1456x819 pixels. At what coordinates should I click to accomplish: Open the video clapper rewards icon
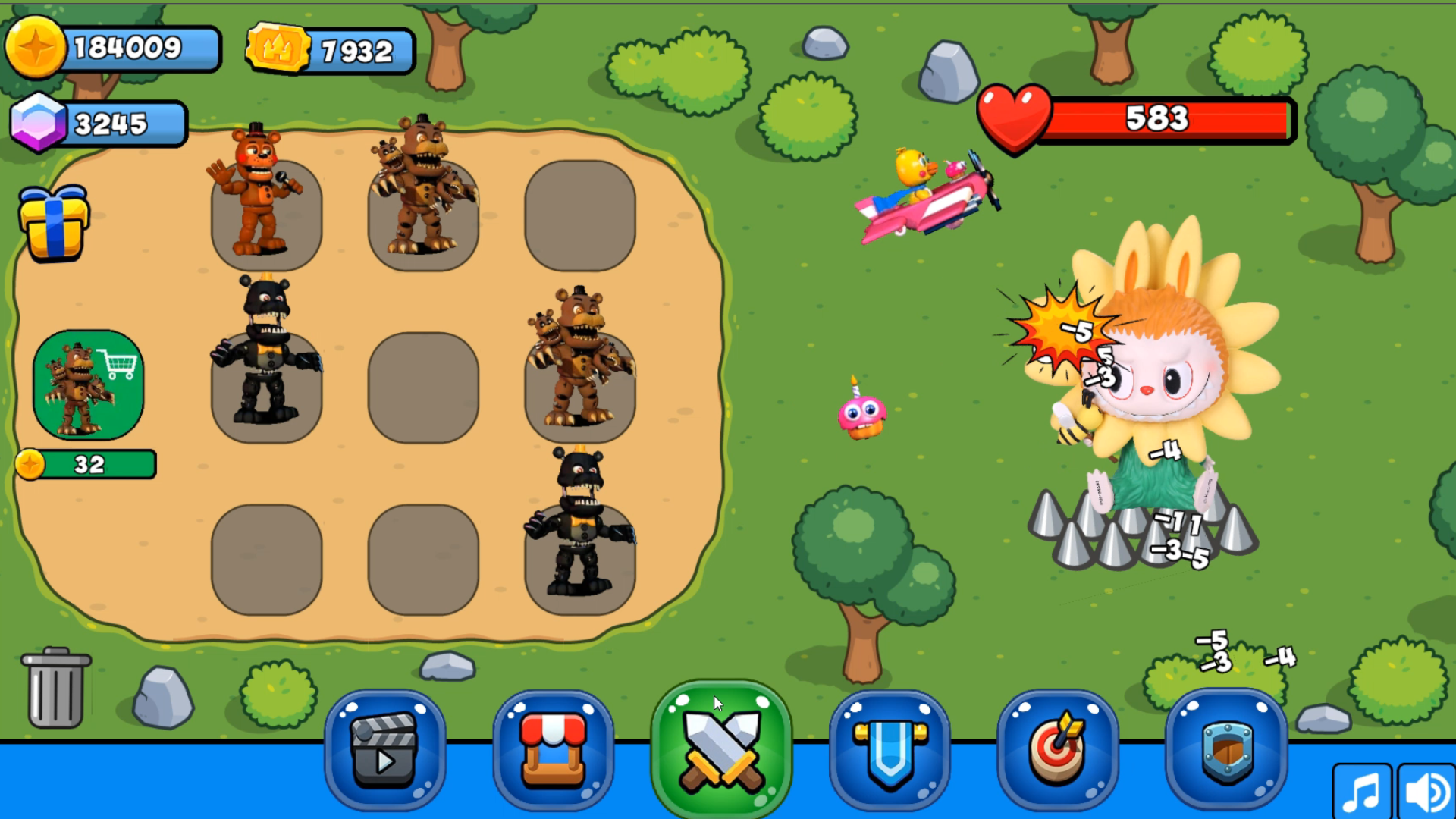pos(384,751)
